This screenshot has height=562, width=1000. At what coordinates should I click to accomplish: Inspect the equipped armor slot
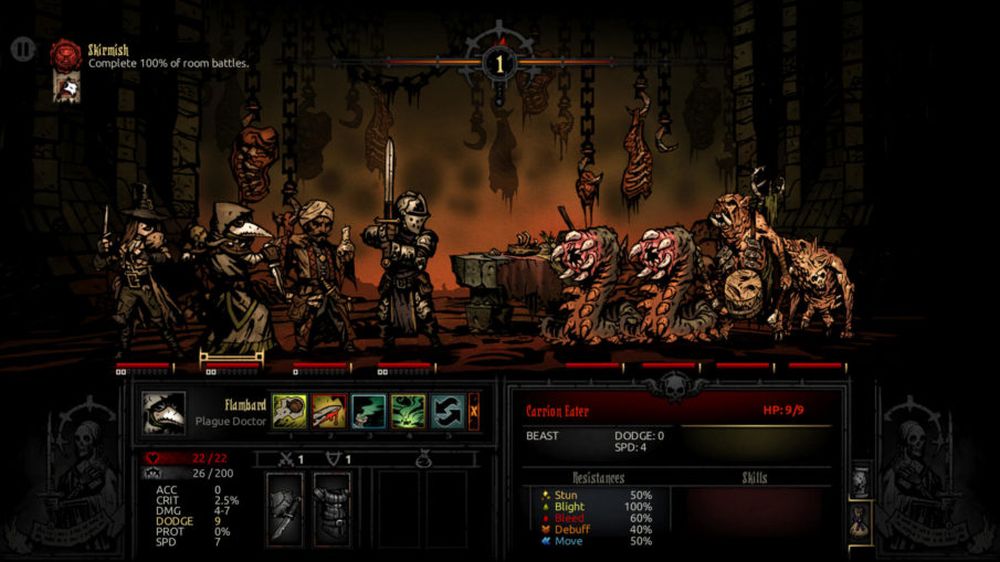coord(332,508)
